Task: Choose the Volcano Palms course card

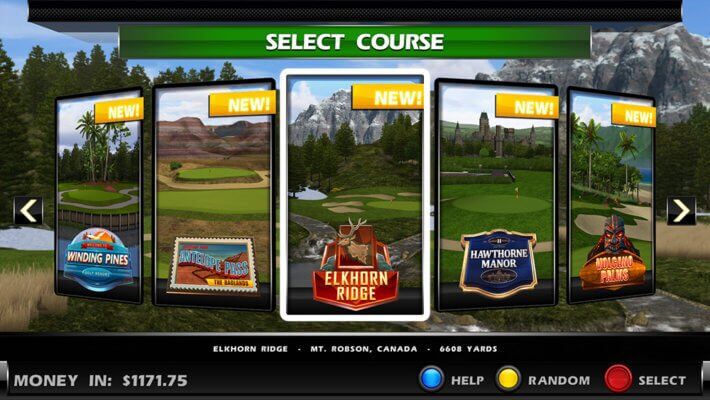Action: (x=611, y=195)
